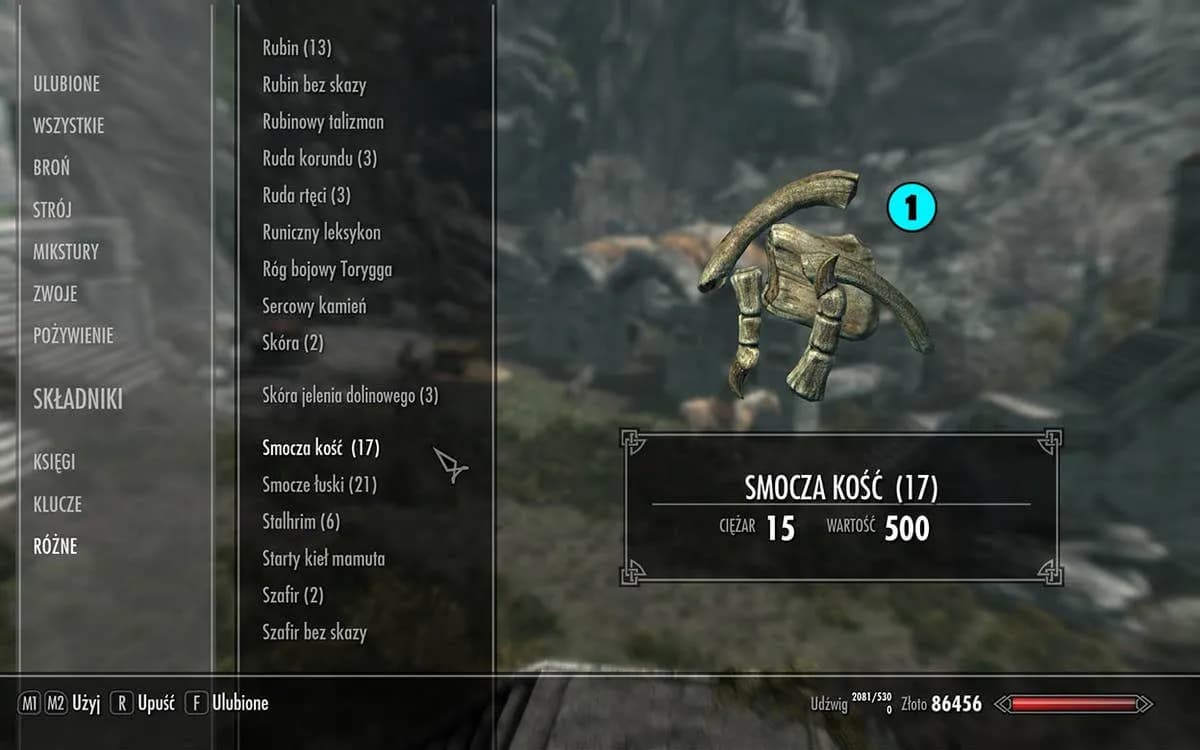This screenshot has height=750, width=1200.
Task: Open the Mikstury category
Action: pyautogui.click(x=65, y=252)
